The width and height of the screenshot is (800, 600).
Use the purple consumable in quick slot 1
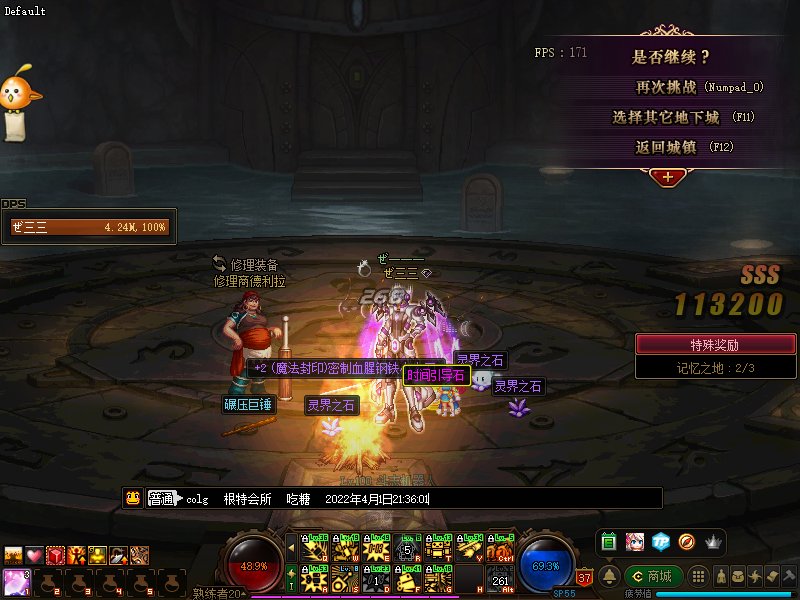(x=16, y=580)
